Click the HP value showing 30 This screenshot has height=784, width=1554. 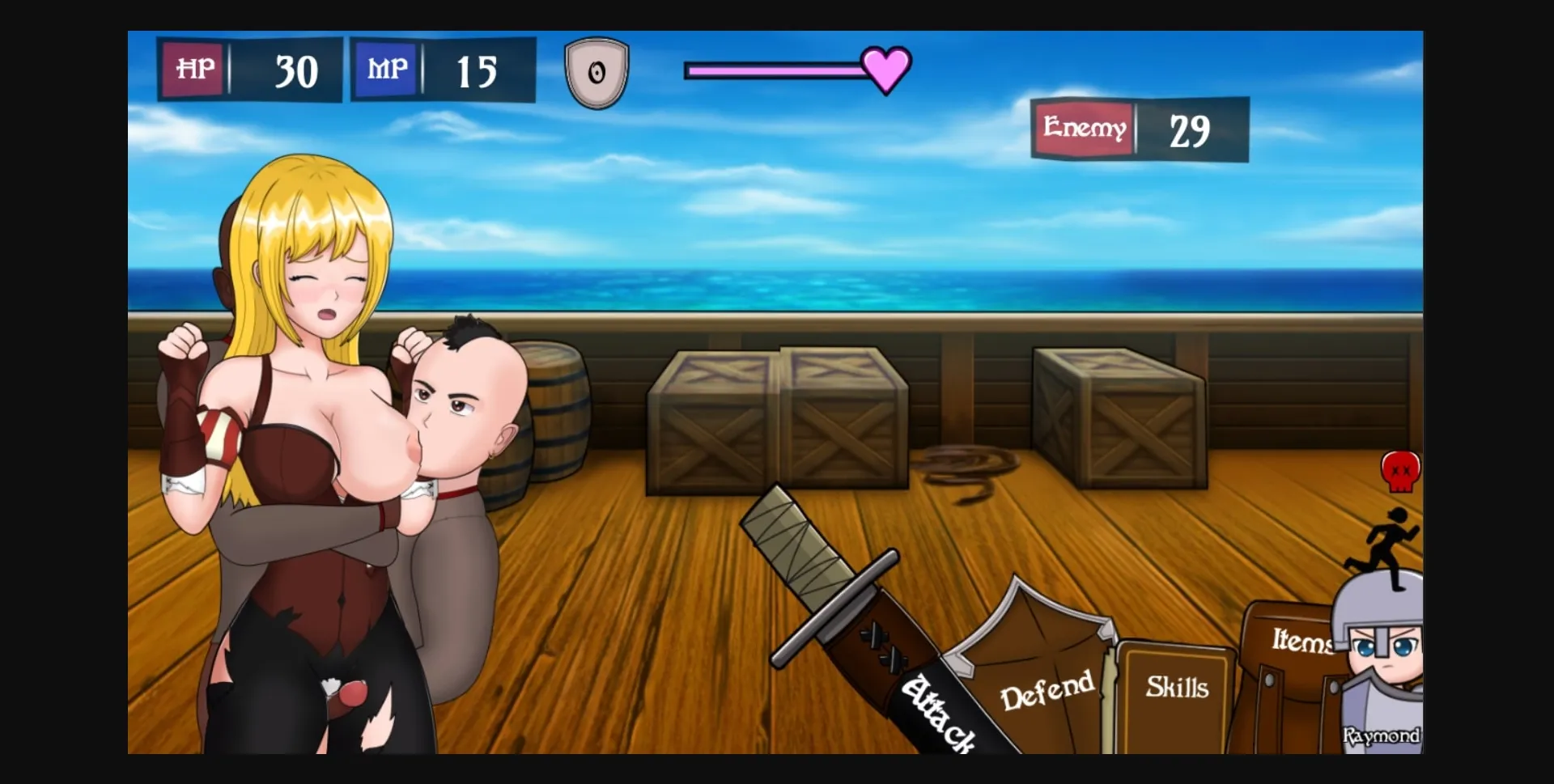click(296, 70)
